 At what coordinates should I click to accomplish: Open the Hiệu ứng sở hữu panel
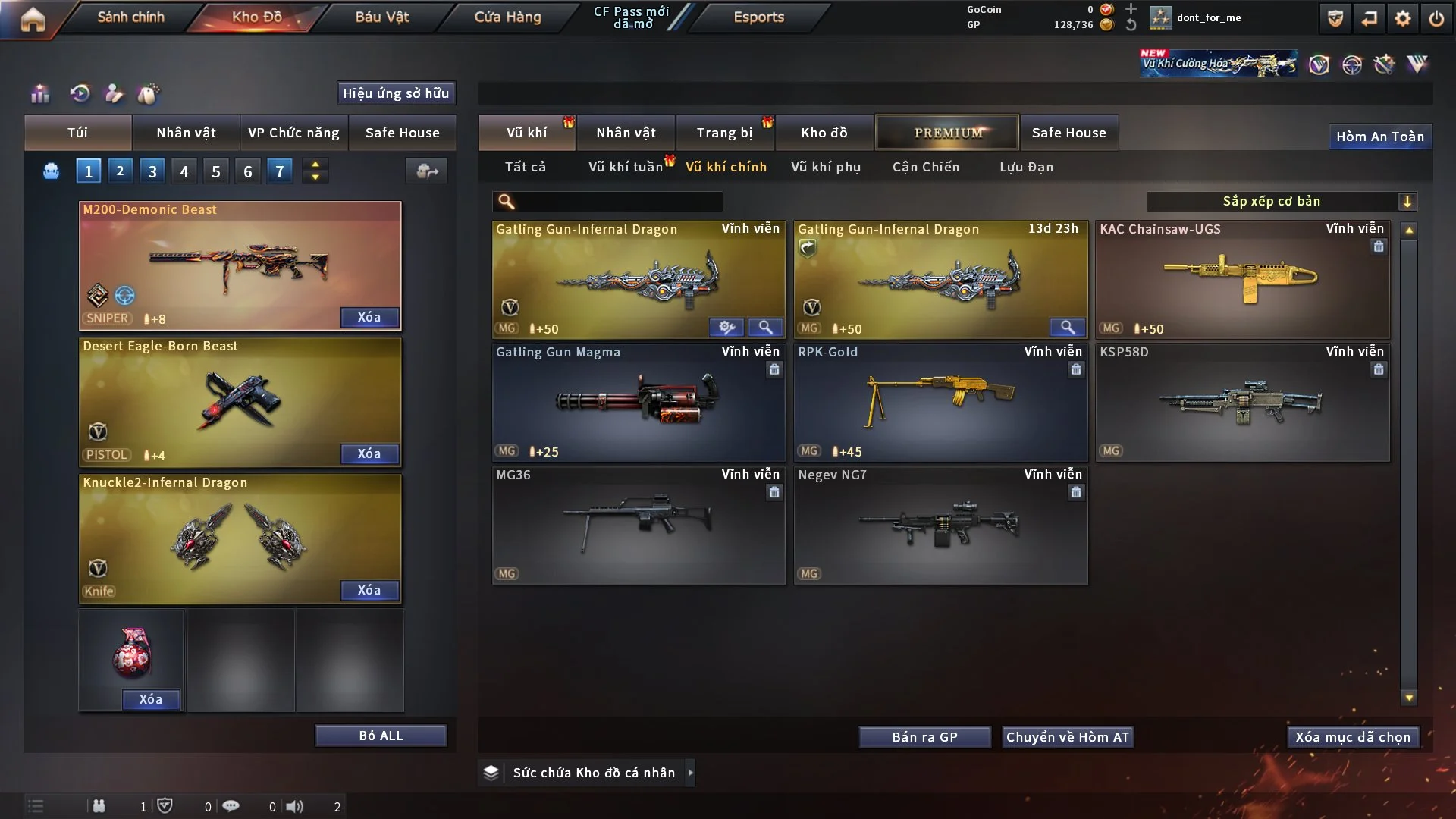pyautogui.click(x=396, y=93)
